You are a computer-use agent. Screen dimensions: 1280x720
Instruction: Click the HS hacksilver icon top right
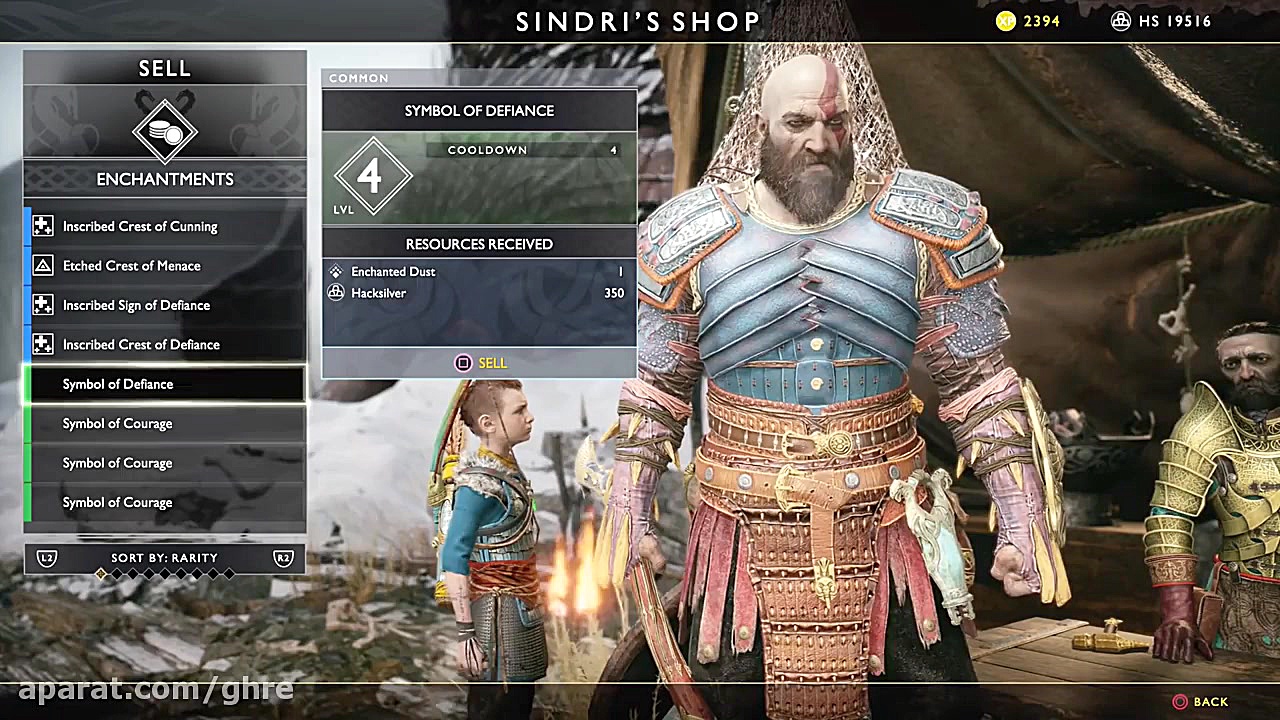[x=1121, y=20]
